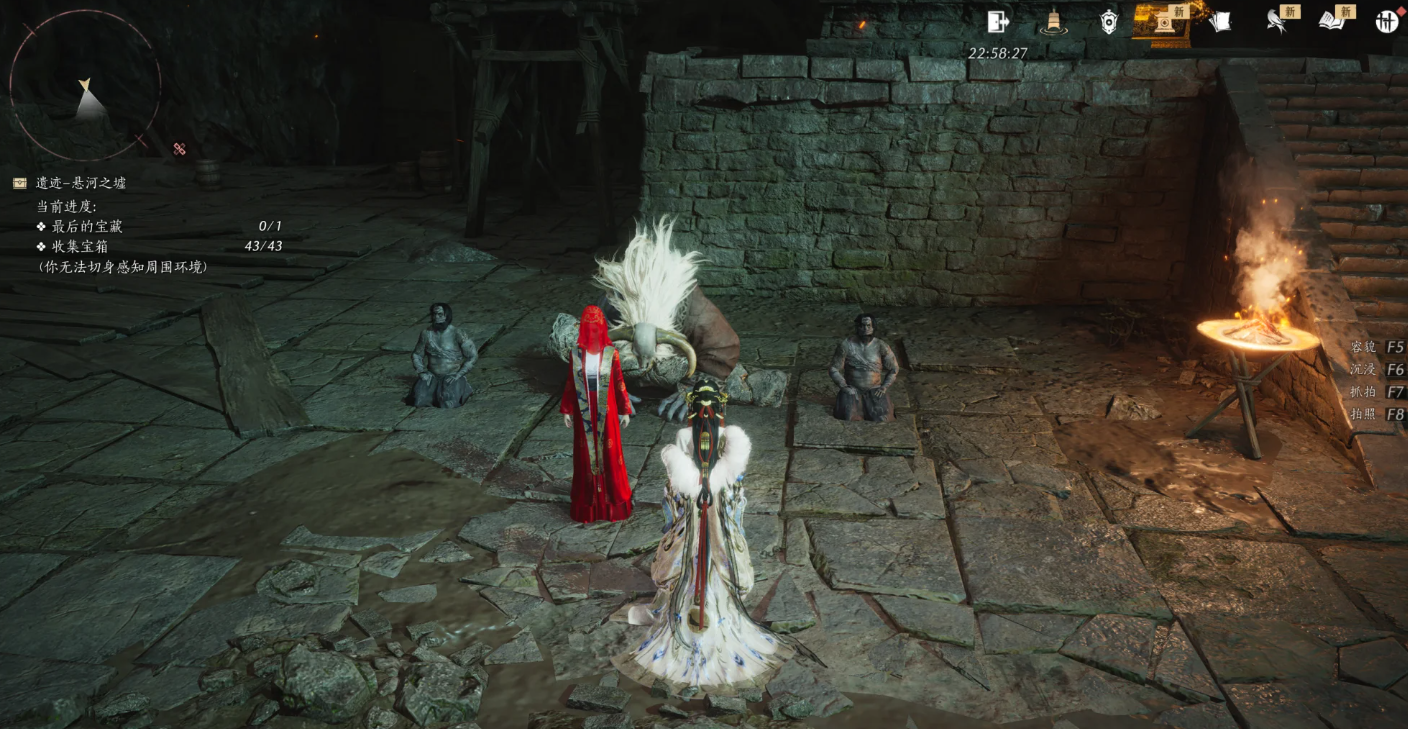The height and width of the screenshot is (729, 1408).
Task: Open the stacked papers icon
Action: click(x=1219, y=22)
